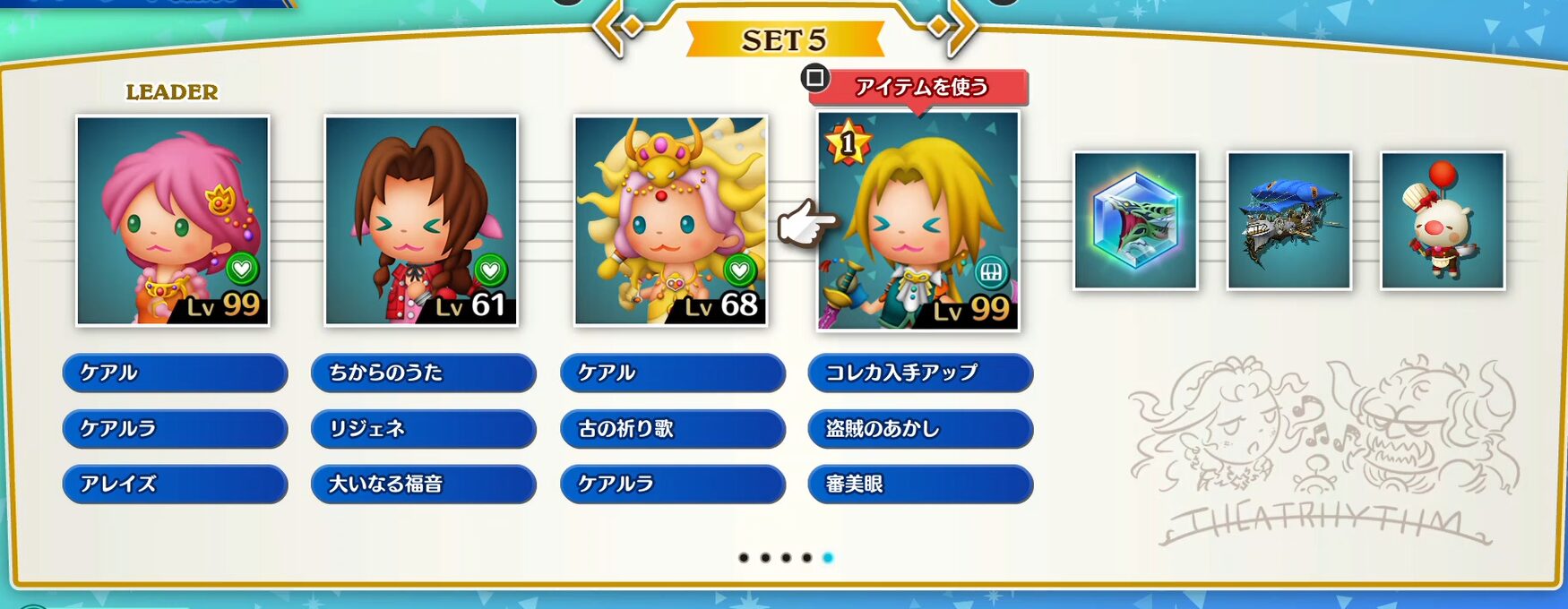Select the 盗賊のあかし ability

(920, 429)
